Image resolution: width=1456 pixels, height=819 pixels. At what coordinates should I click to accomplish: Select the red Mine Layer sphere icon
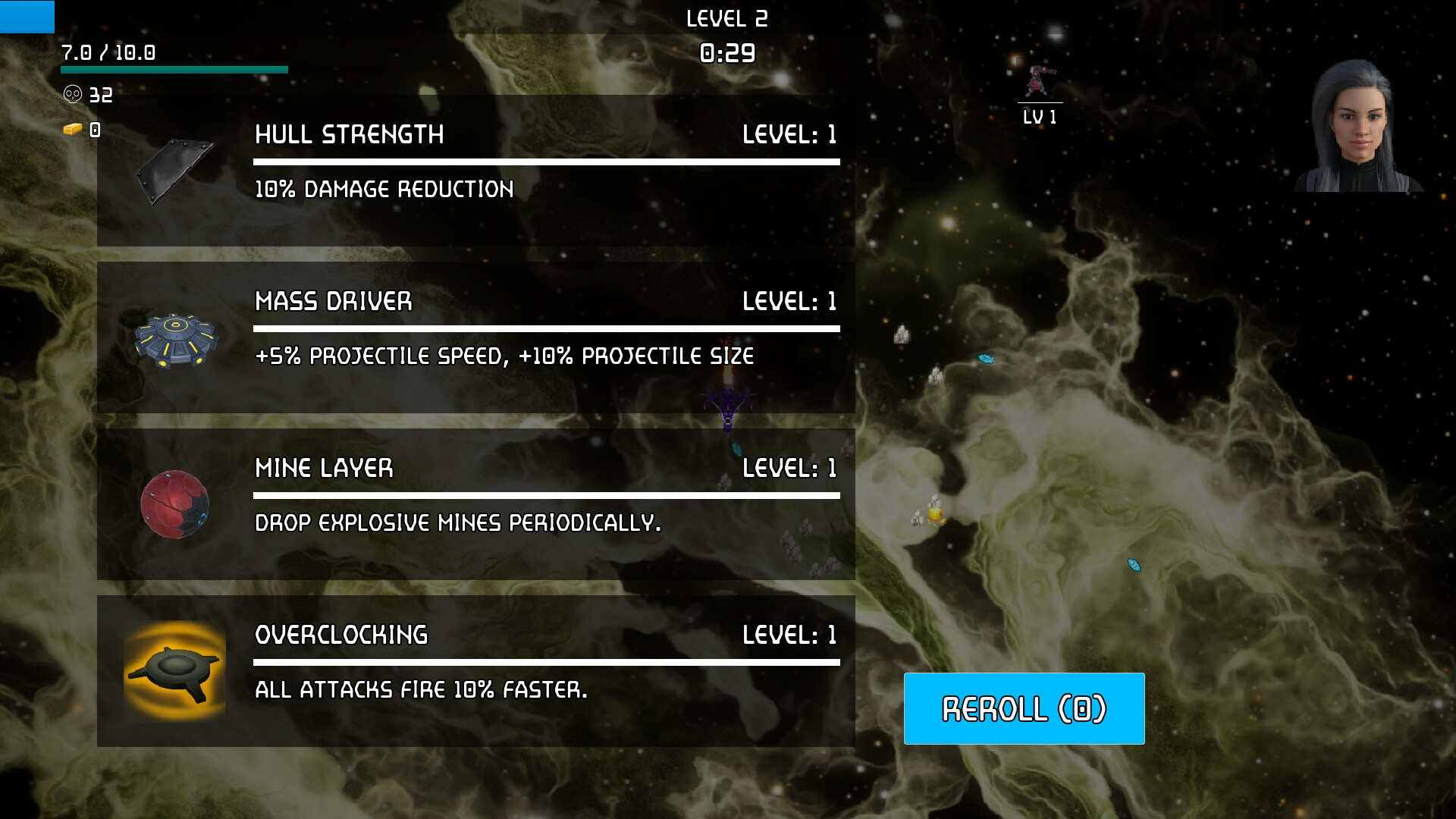point(175,506)
